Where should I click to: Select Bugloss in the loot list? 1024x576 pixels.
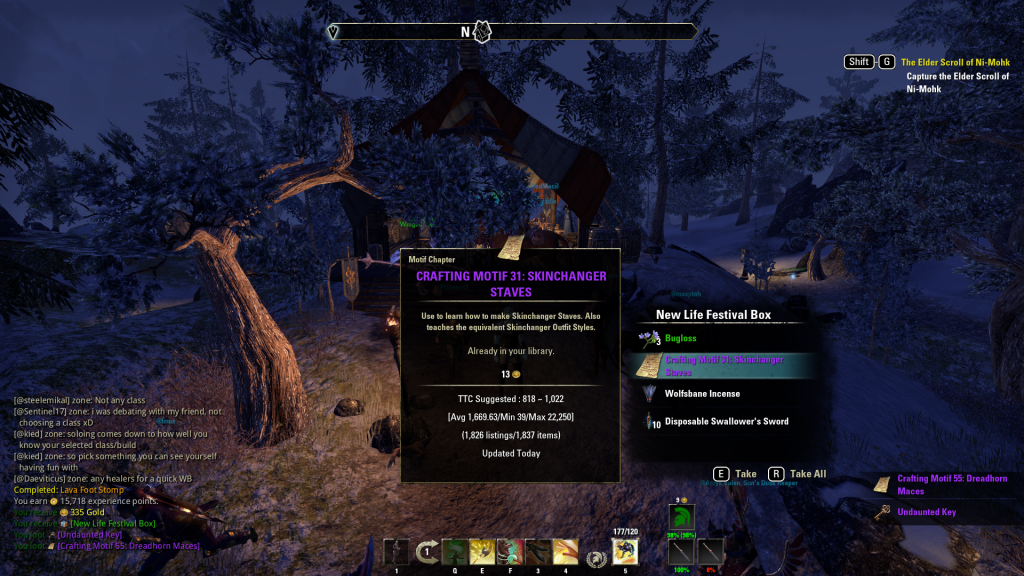[681, 339]
